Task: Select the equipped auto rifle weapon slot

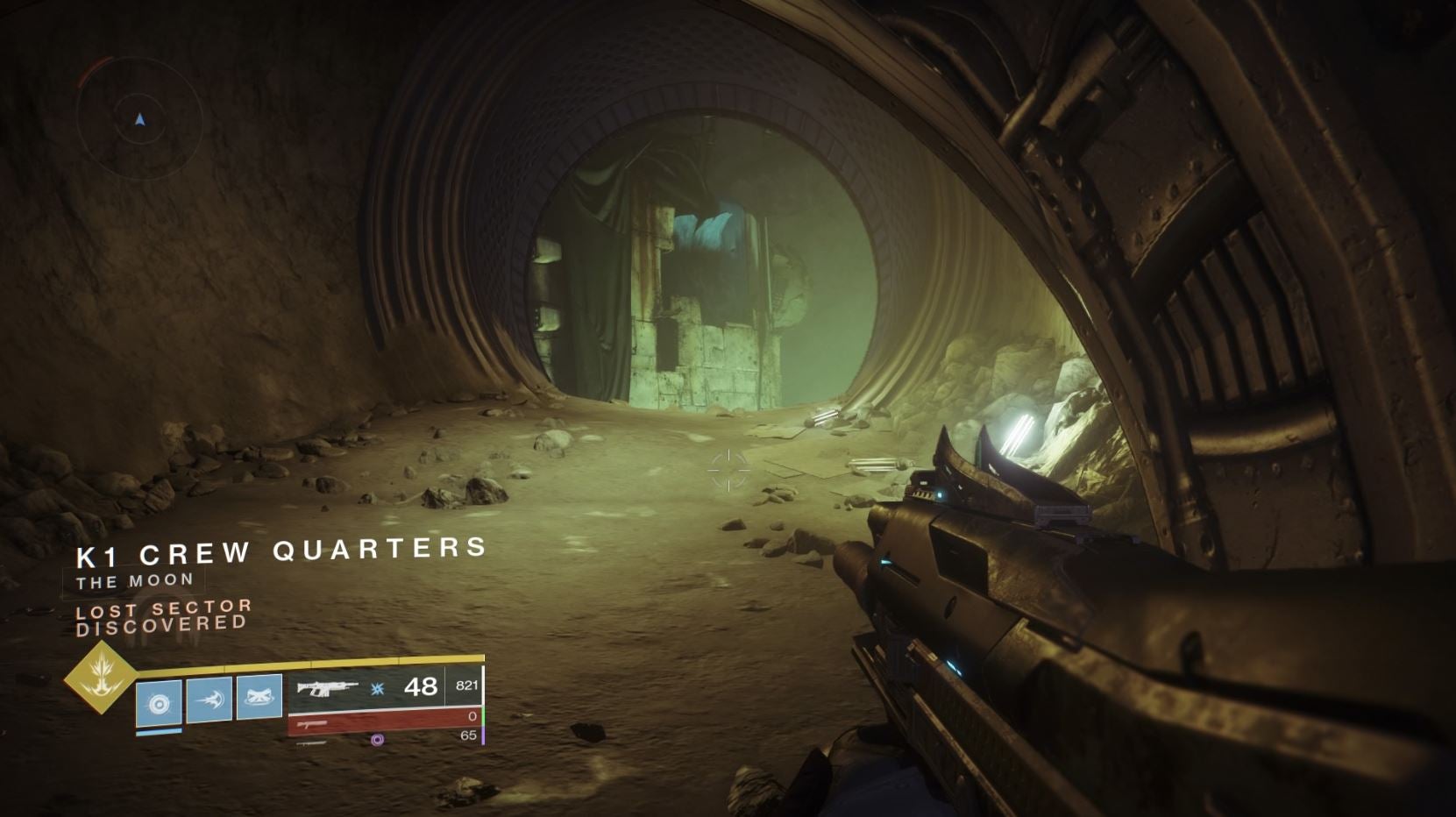Action: pos(328,688)
